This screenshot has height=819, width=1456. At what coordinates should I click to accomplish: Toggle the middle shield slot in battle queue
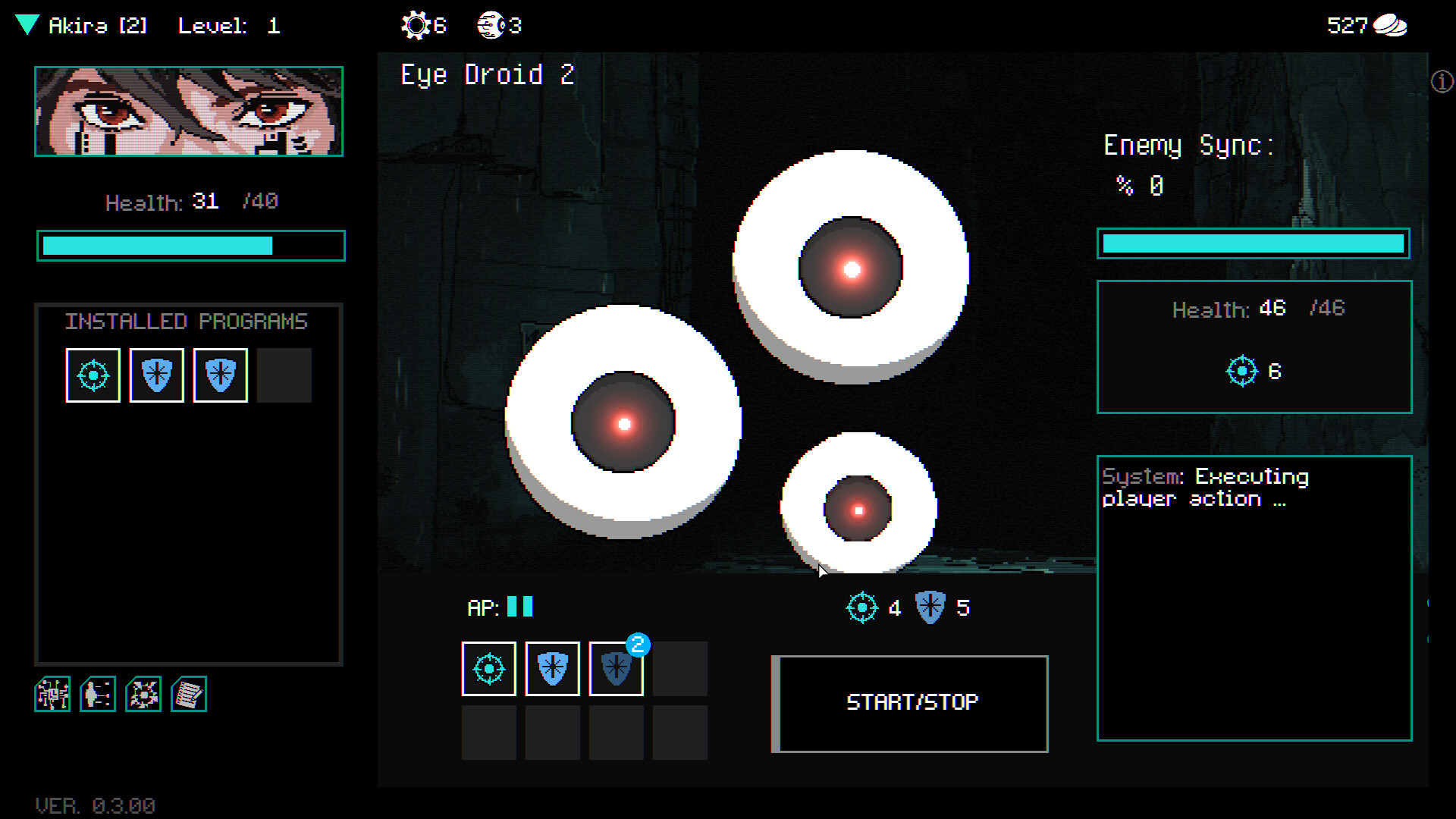[x=552, y=668]
